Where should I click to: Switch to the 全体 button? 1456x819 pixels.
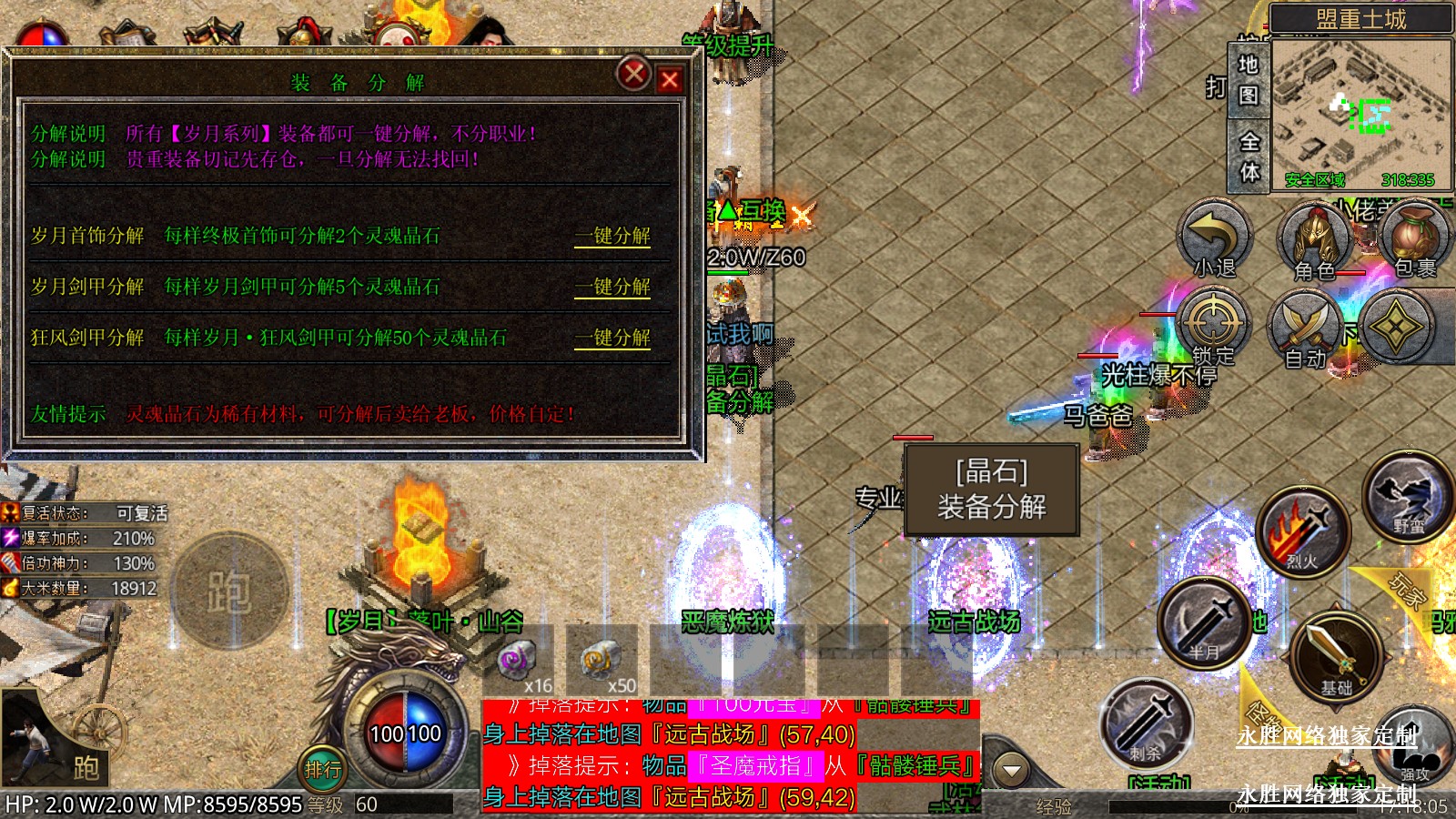tap(1249, 156)
